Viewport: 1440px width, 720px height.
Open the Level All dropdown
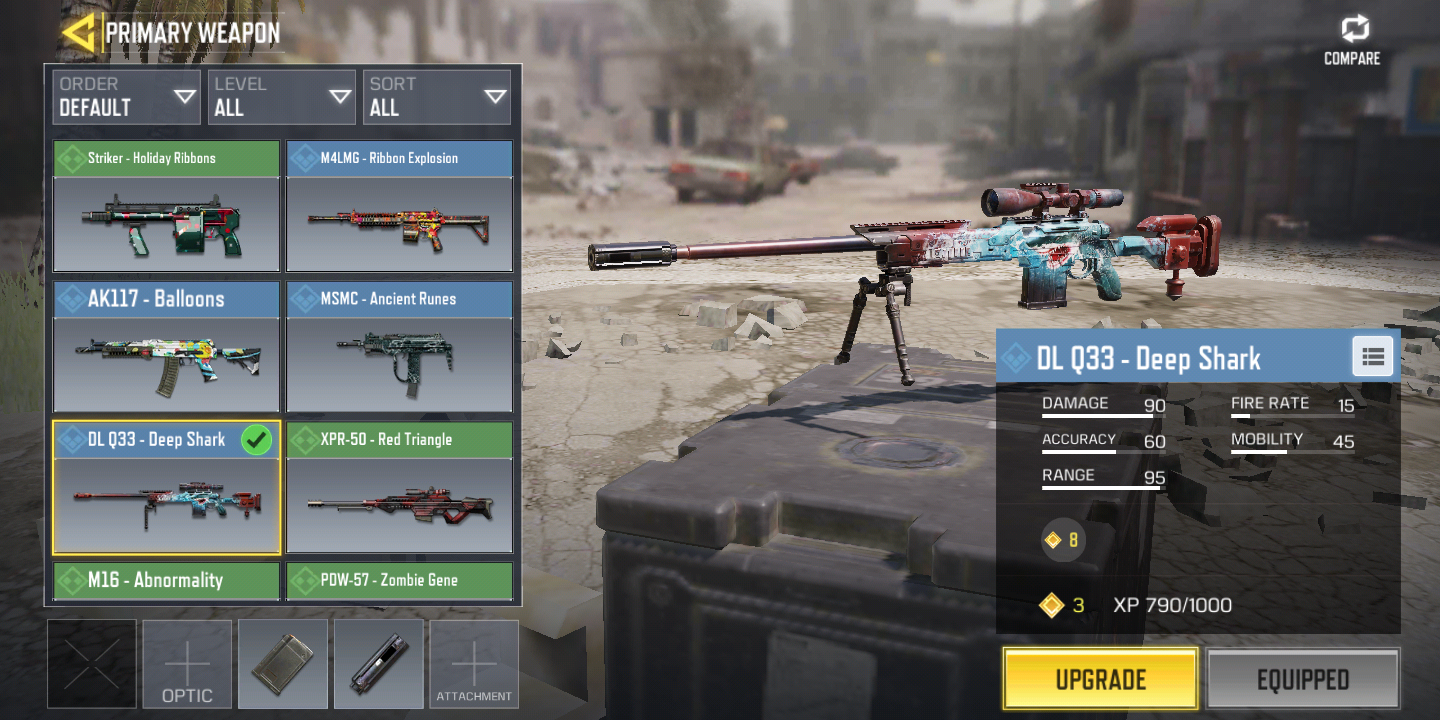point(282,97)
